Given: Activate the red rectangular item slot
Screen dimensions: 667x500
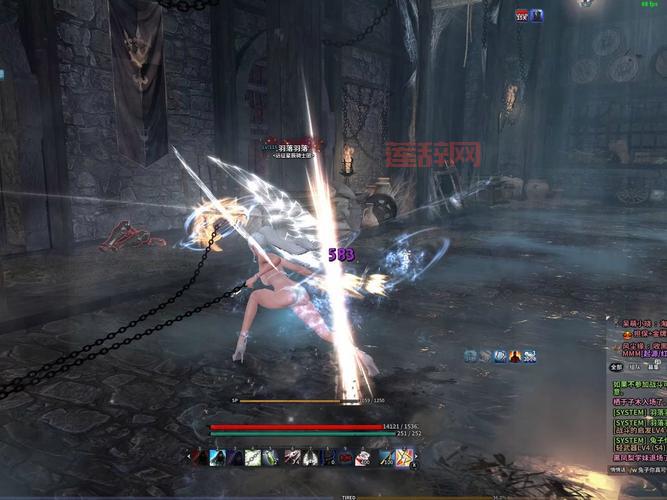Looking at the screenshot, I should point(345,457).
